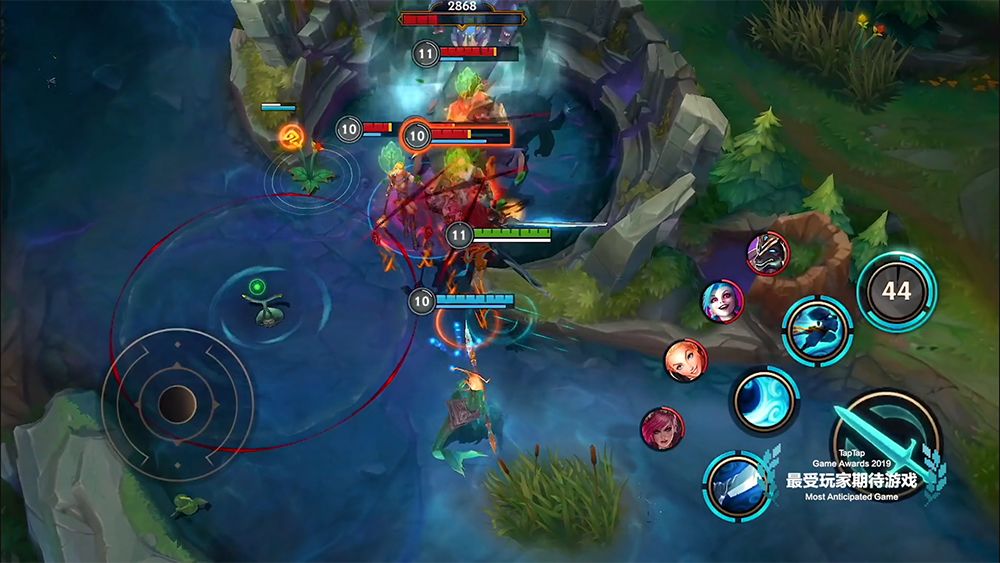Image resolution: width=1000 pixels, height=563 pixels.
Task: Target the pink-haired Vi portrait
Action: click(661, 428)
